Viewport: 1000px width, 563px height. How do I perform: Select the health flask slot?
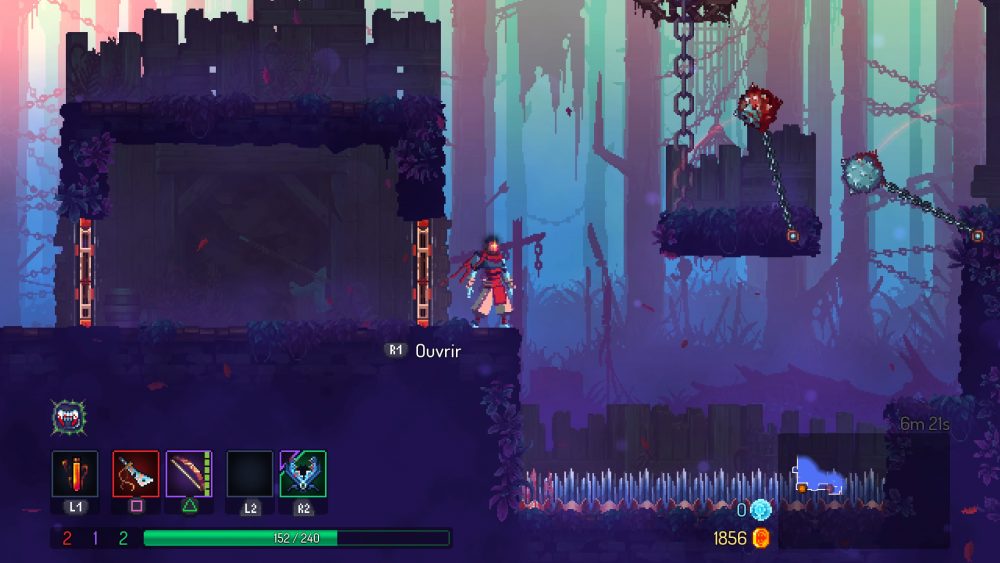point(75,473)
